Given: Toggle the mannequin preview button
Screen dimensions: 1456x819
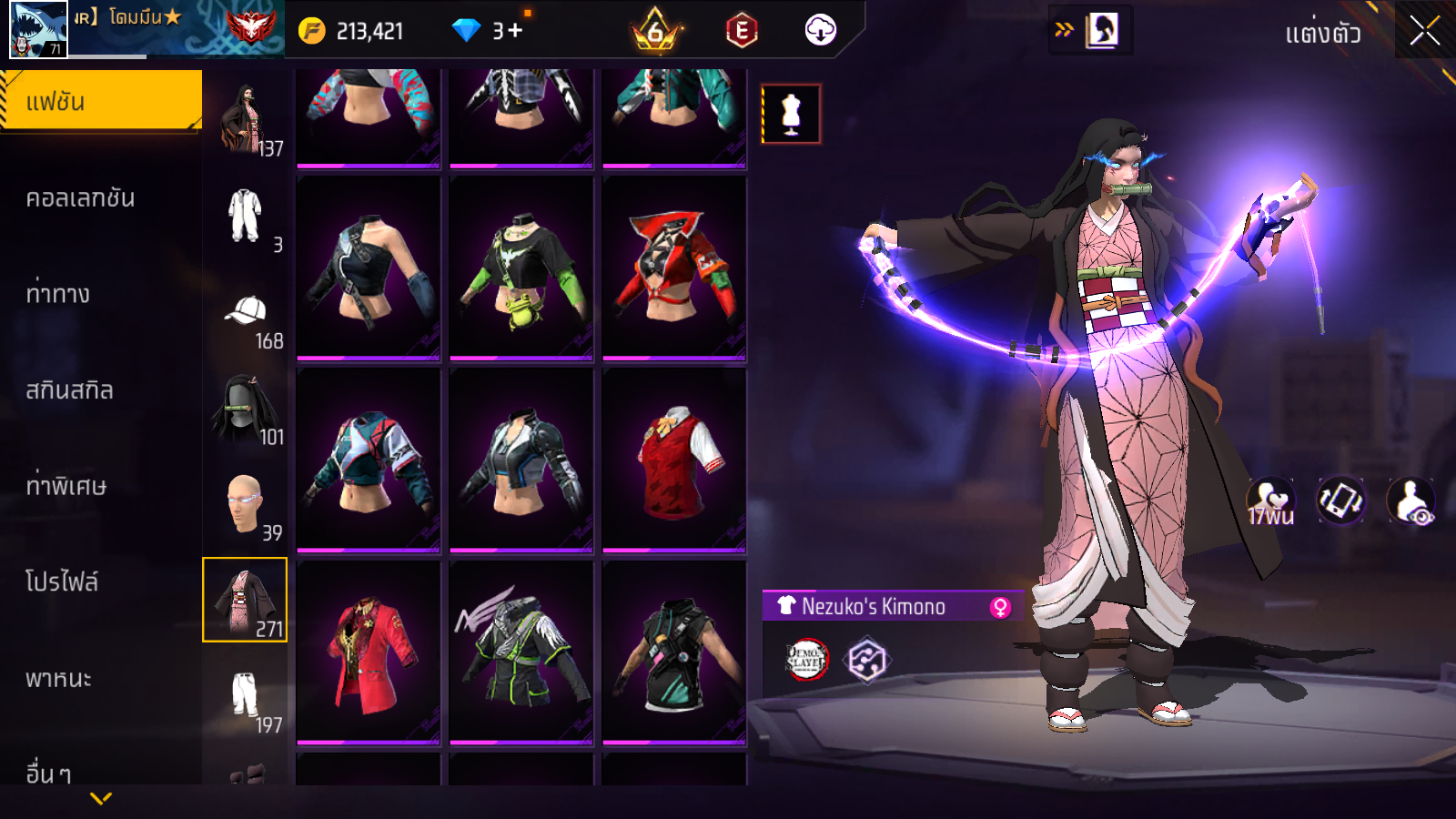Looking at the screenshot, I should [791, 115].
